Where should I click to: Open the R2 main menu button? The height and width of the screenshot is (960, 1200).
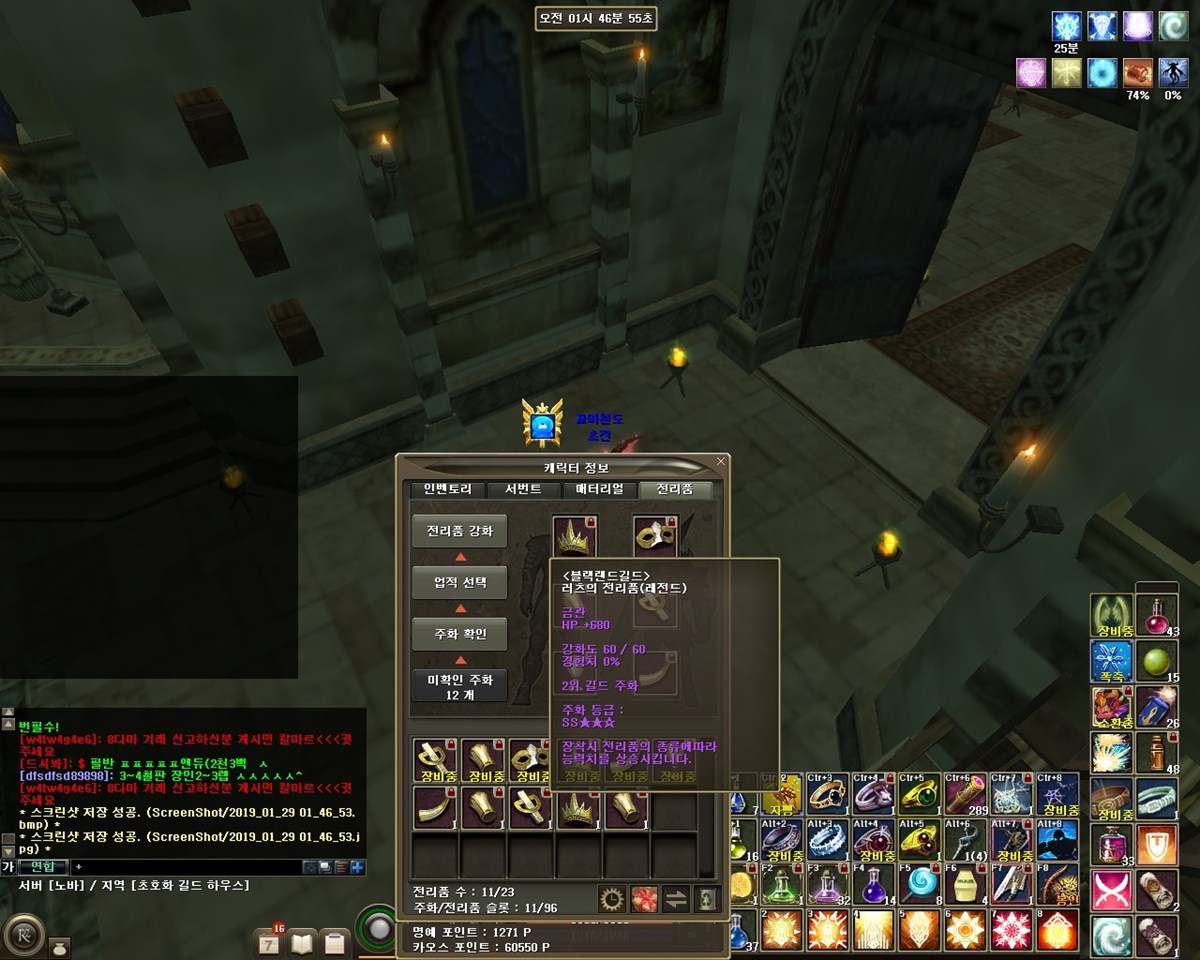click(x=23, y=937)
